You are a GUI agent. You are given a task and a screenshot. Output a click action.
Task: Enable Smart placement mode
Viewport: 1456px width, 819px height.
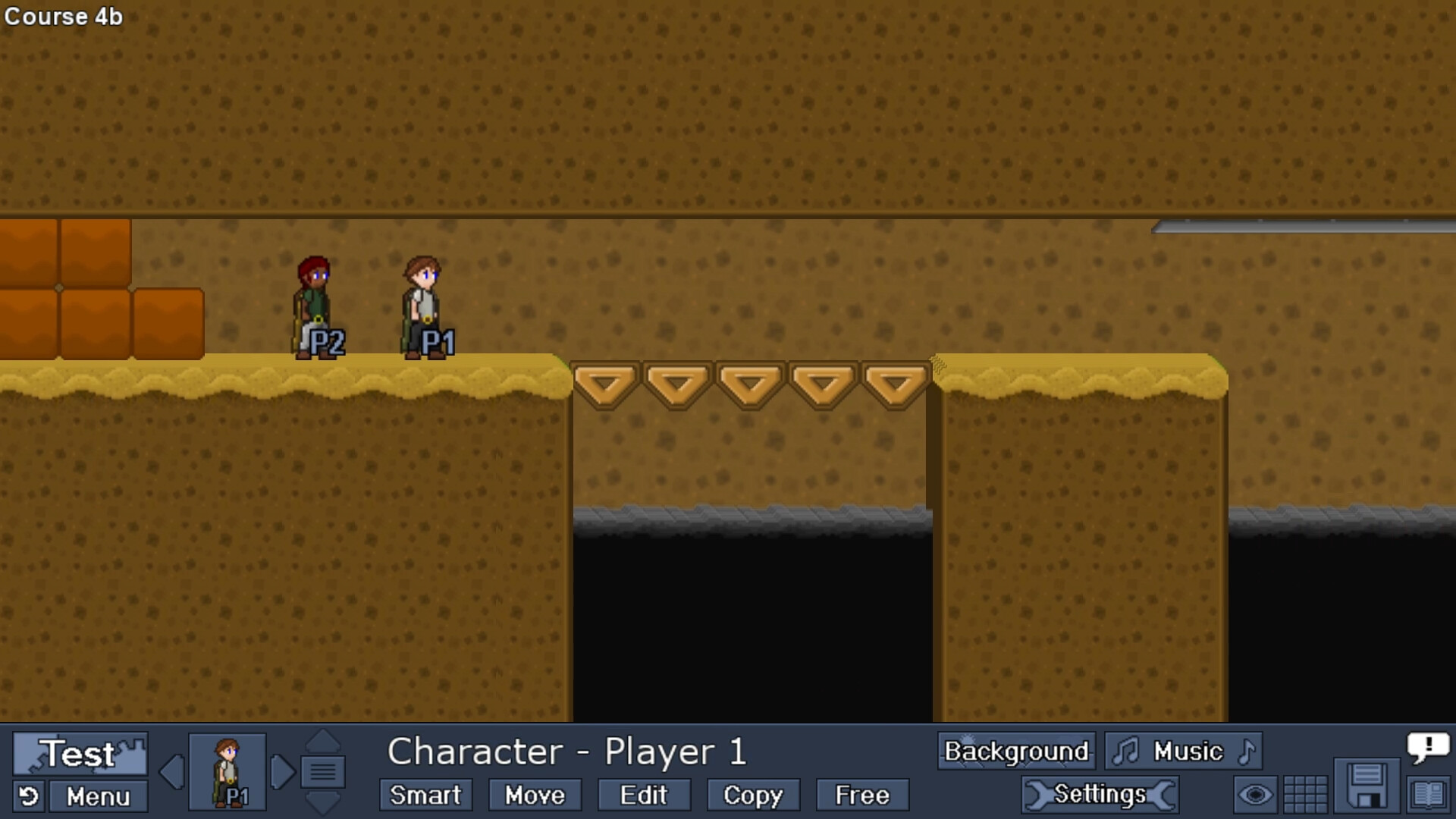[425, 795]
